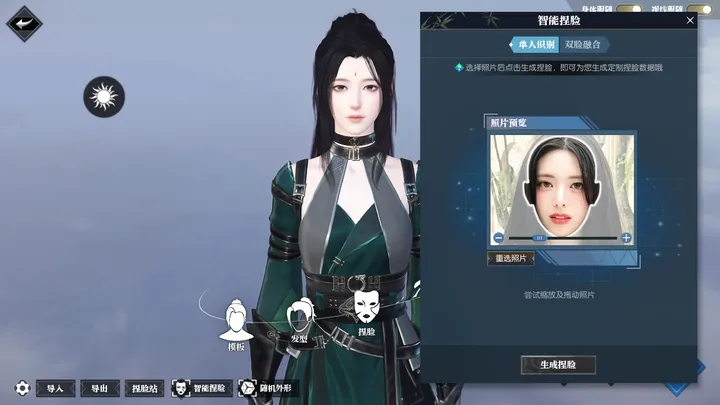Click the photo preview thumbnail
This screenshot has width=720, height=405.
pyautogui.click(x=561, y=184)
